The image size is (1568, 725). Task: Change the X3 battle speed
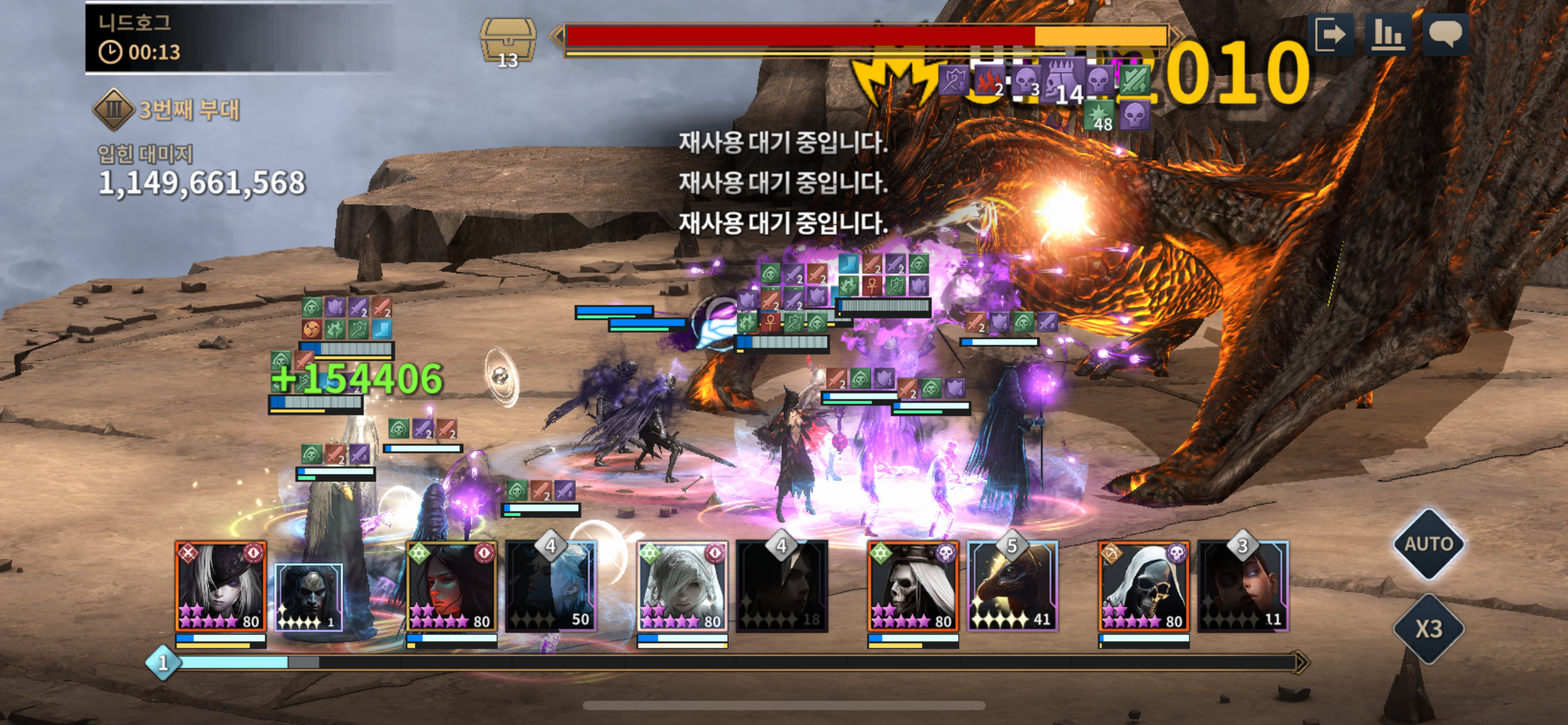pos(1428,628)
